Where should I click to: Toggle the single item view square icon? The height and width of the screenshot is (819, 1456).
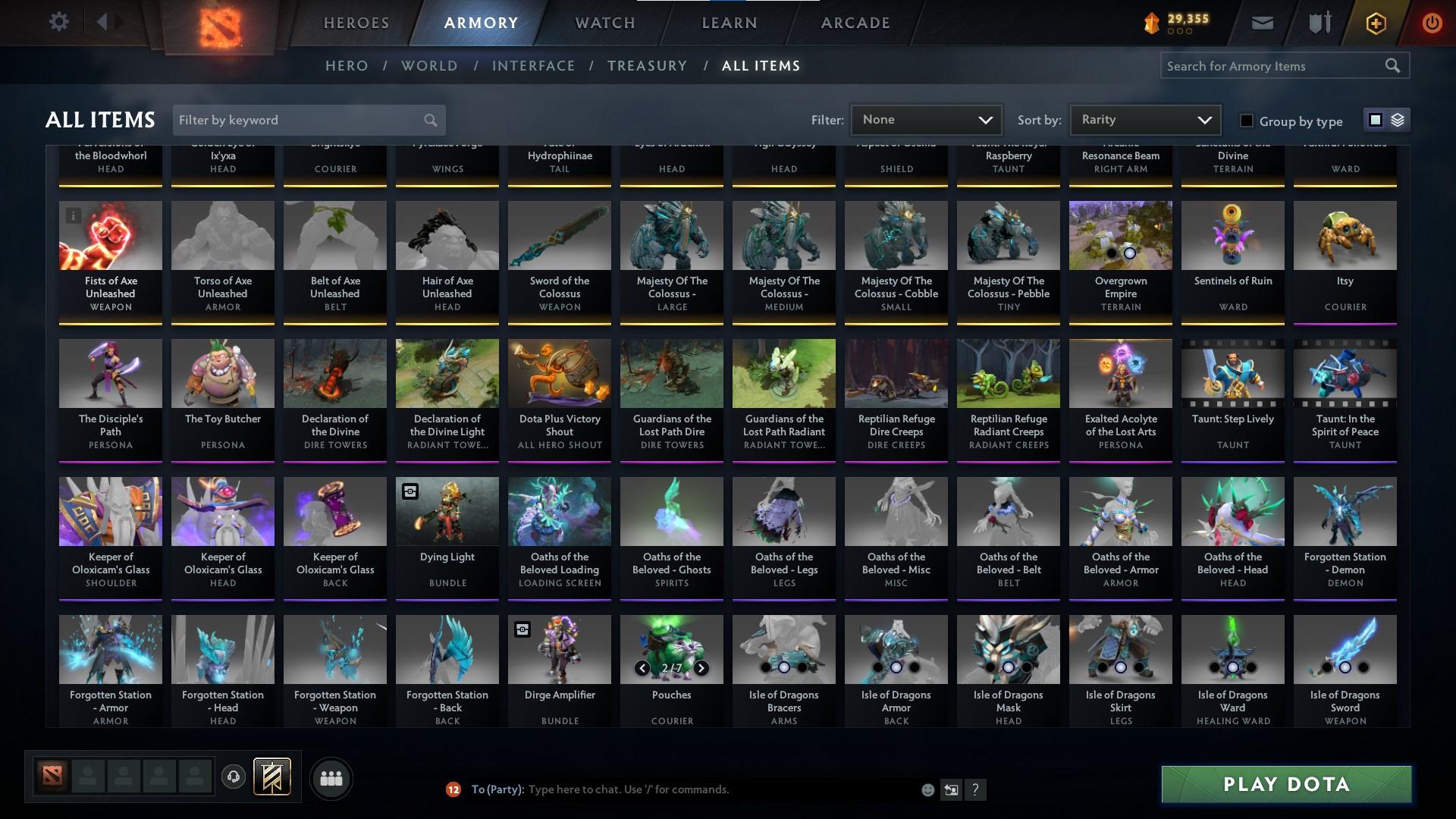(1375, 120)
